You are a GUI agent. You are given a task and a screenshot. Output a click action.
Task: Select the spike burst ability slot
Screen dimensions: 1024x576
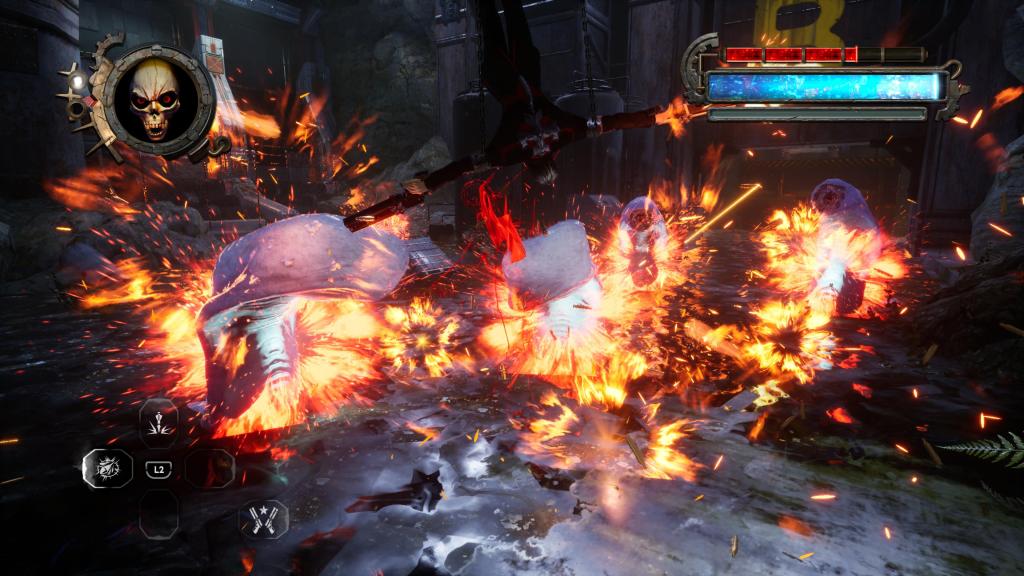(x=158, y=422)
